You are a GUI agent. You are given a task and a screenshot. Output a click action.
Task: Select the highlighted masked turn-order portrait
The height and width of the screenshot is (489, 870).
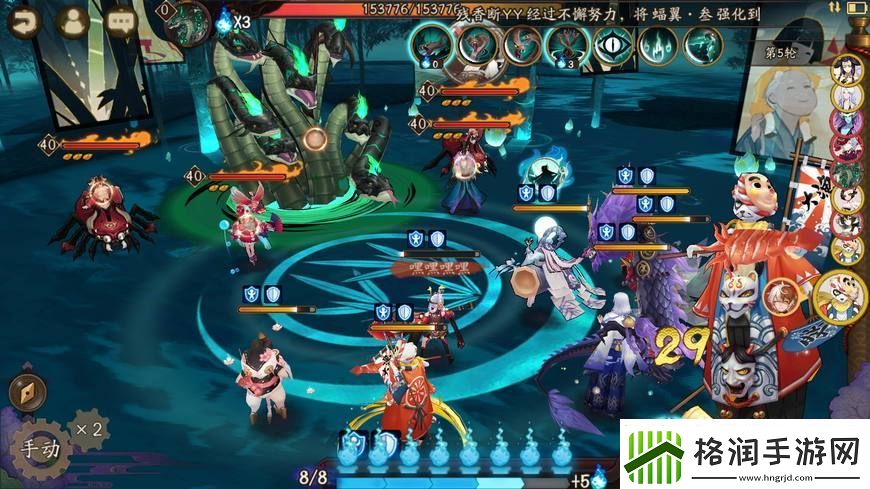point(842,294)
